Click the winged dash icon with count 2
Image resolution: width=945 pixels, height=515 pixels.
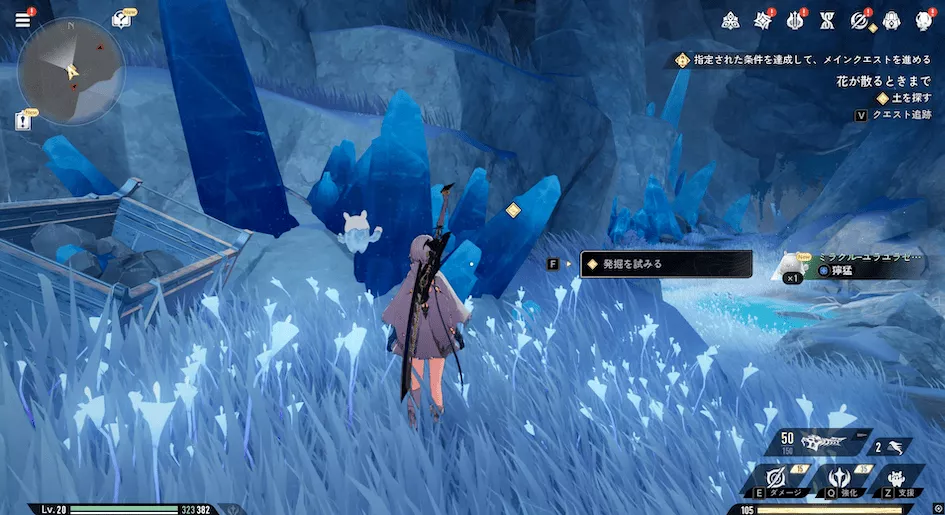point(892,447)
